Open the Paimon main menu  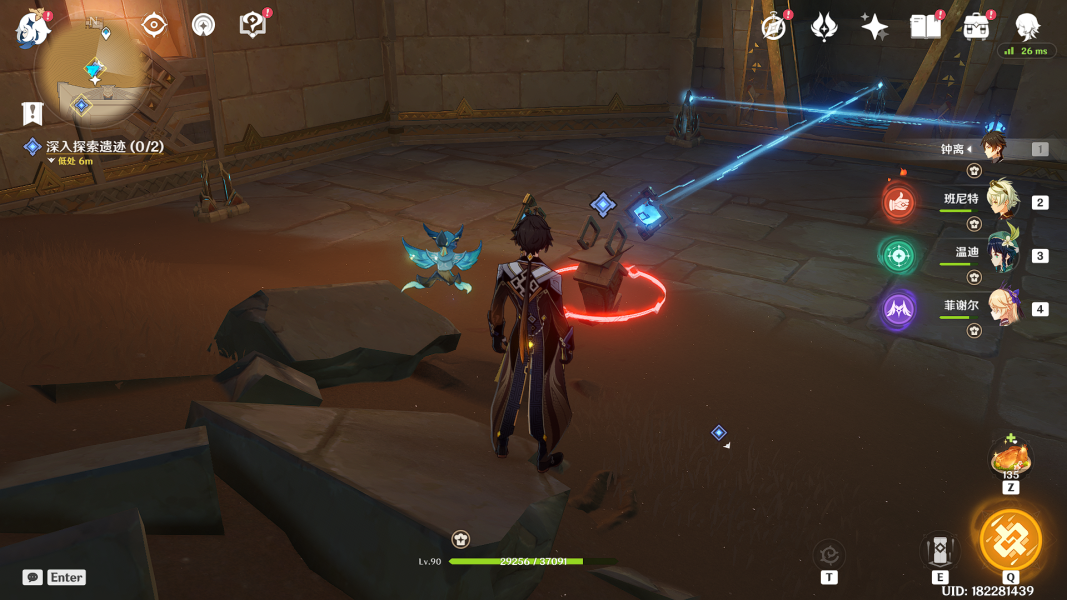(x=33, y=27)
